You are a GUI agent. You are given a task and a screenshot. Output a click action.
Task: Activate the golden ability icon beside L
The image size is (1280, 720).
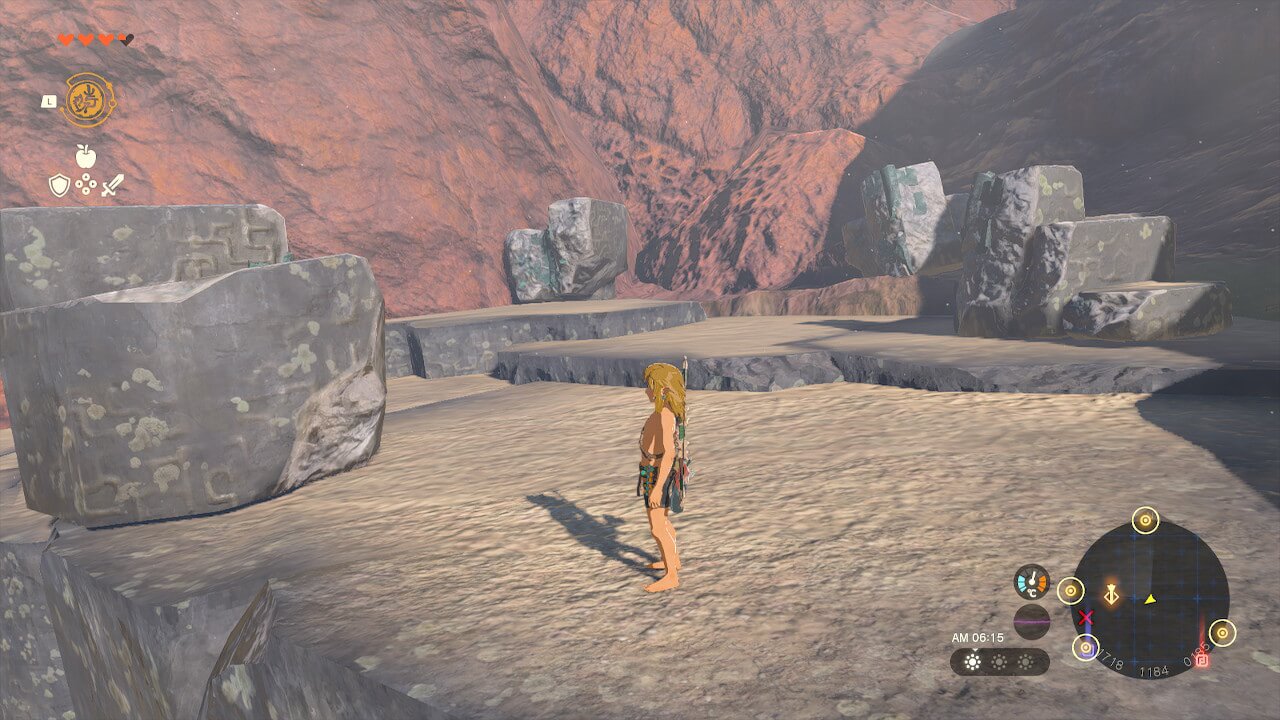click(x=88, y=100)
